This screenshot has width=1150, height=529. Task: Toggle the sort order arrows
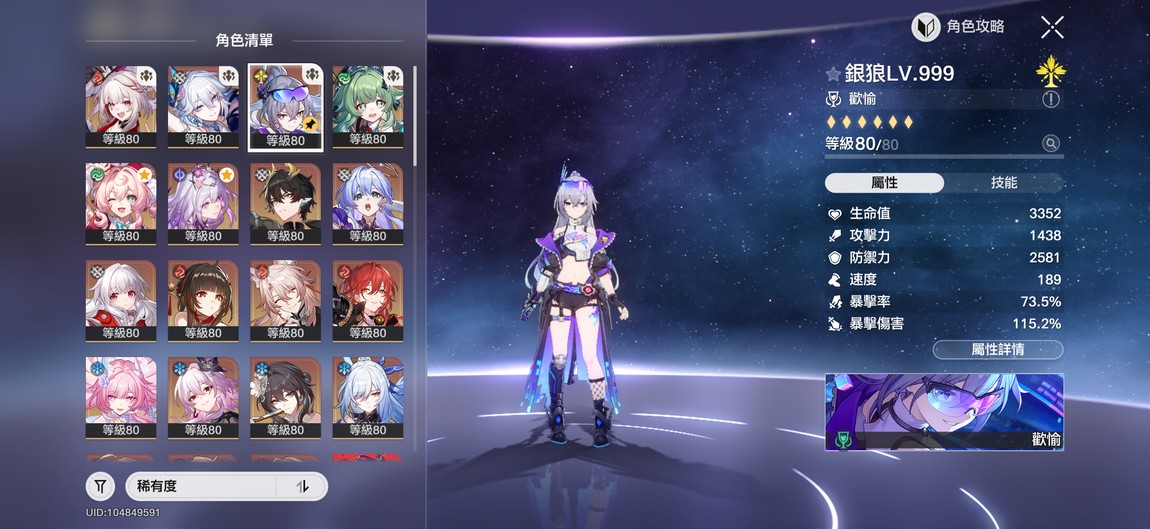pos(303,487)
